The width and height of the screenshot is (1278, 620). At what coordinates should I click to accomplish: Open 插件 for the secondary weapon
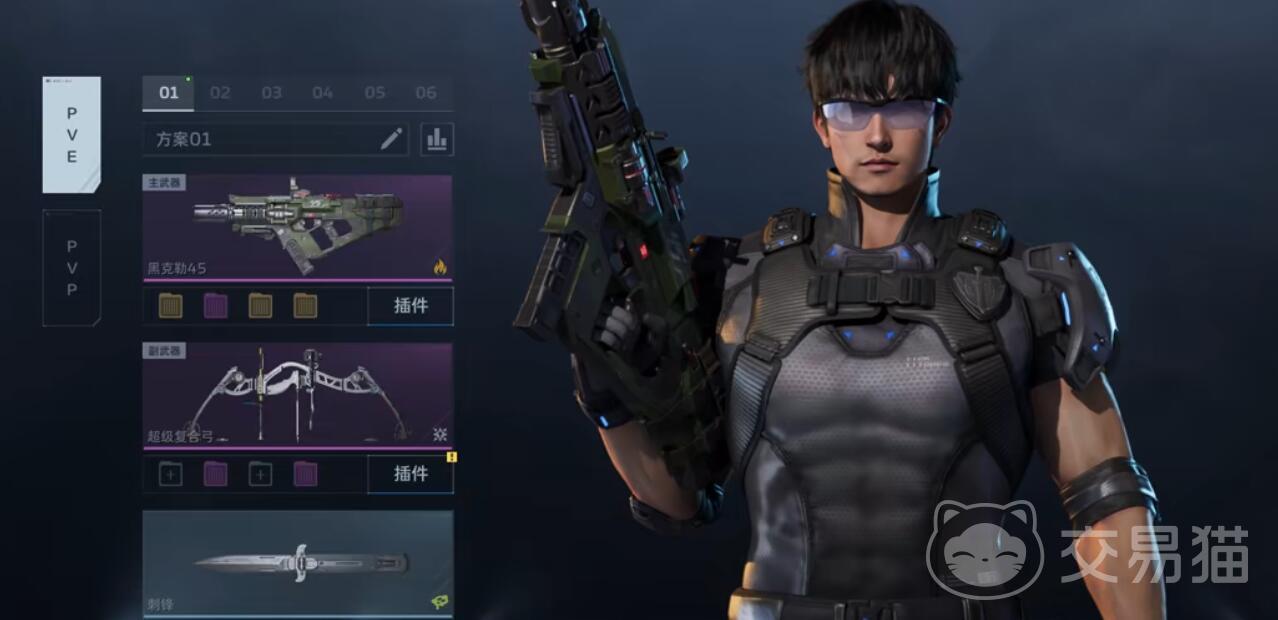pyautogui.click(x=410, y=474)
